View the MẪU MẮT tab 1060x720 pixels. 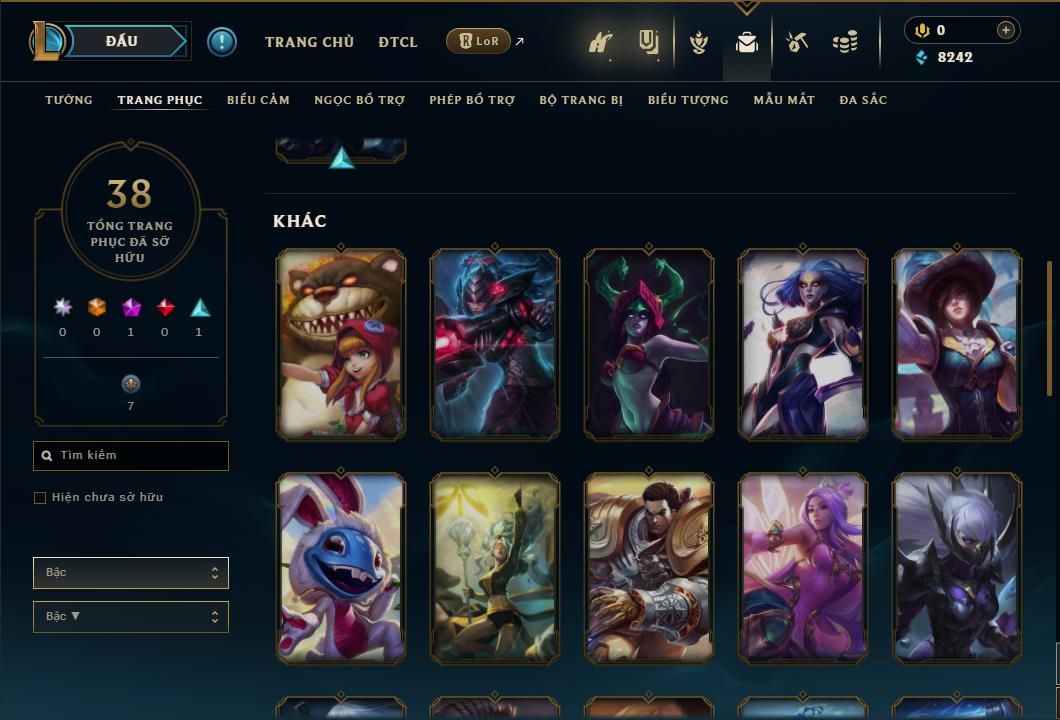tap(784, 100)
